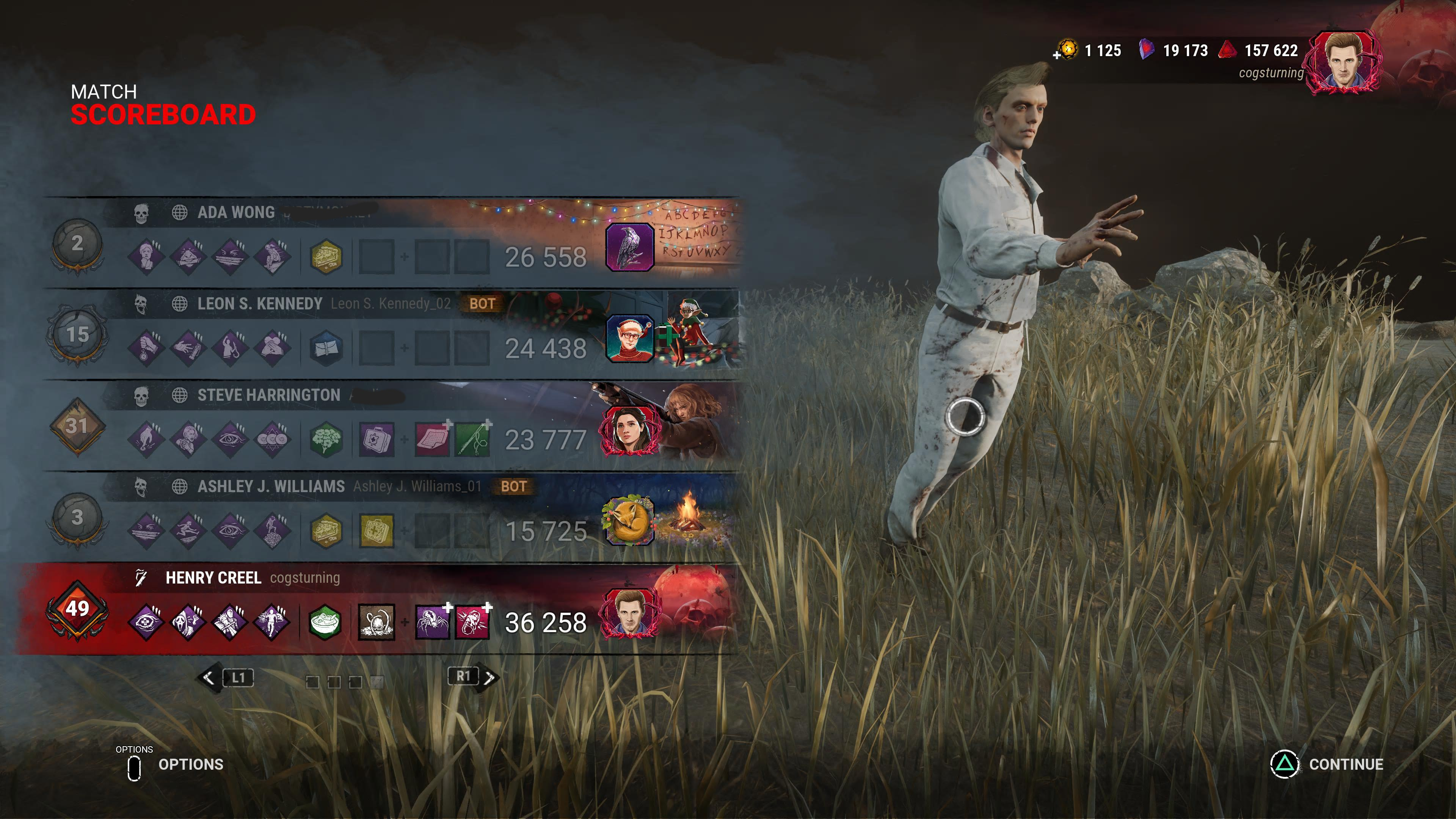Open Leon S. Kennedy's player name

tap(259, 303)
